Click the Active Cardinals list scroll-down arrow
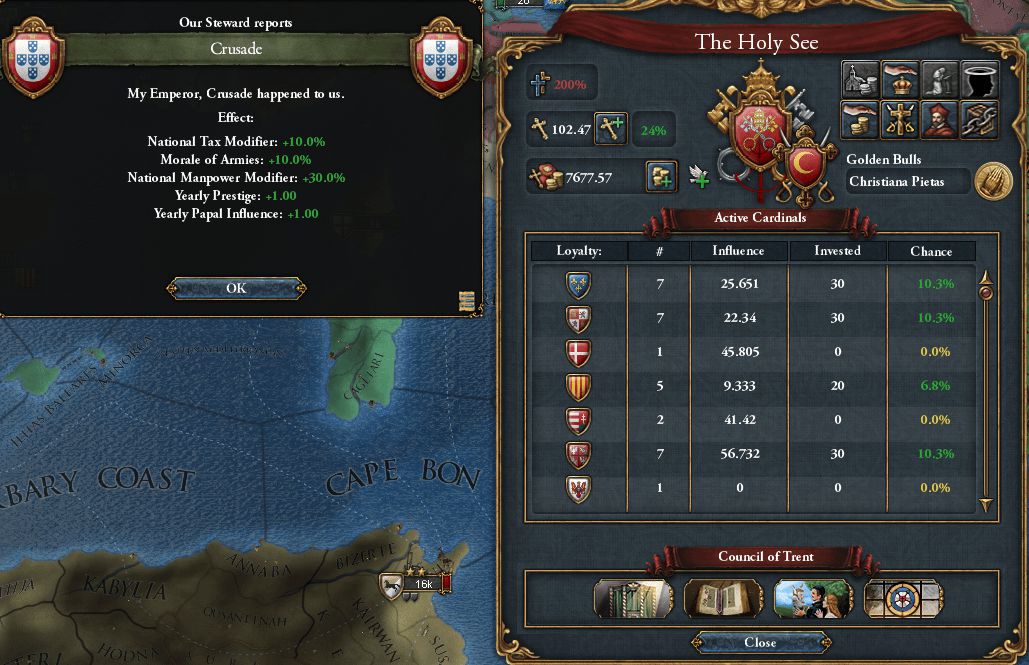Screen dimensions: 1029x665 [x=986, y=505]
